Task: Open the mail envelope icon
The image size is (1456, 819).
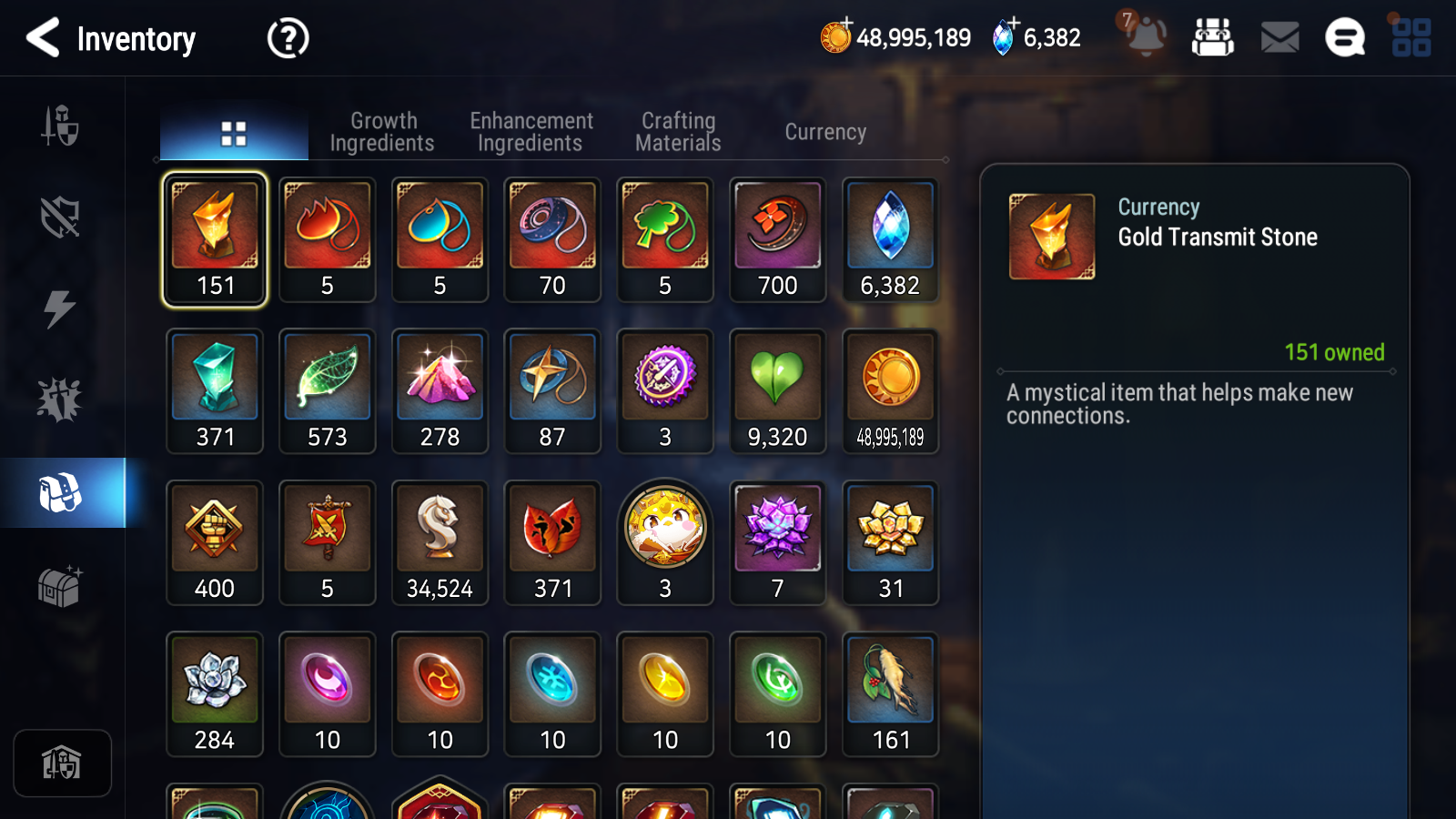Action: 1279,38
